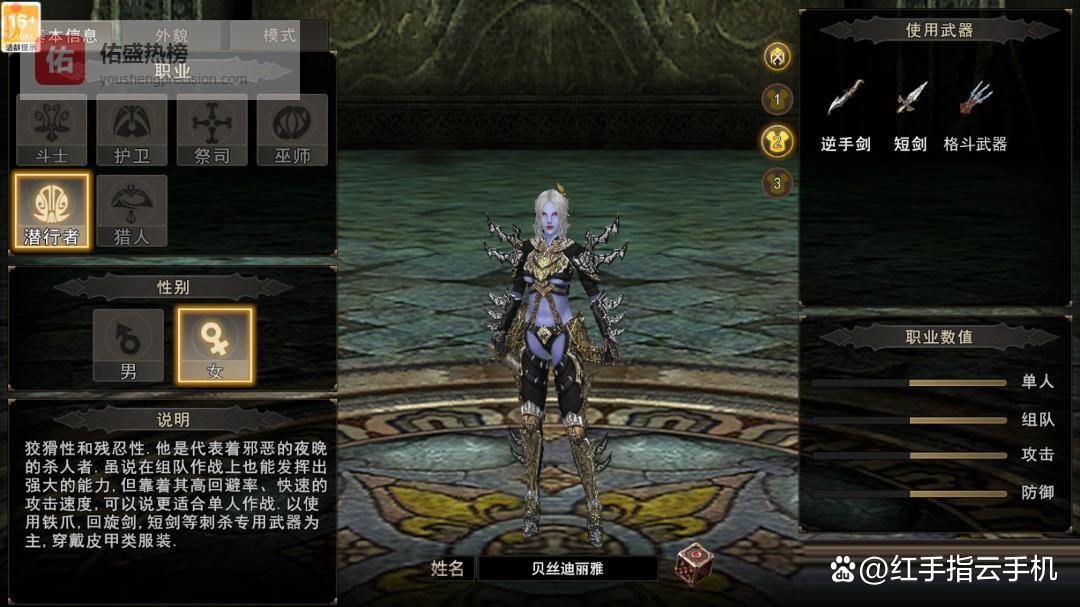Set gender to 女 female

click(215, 345)
